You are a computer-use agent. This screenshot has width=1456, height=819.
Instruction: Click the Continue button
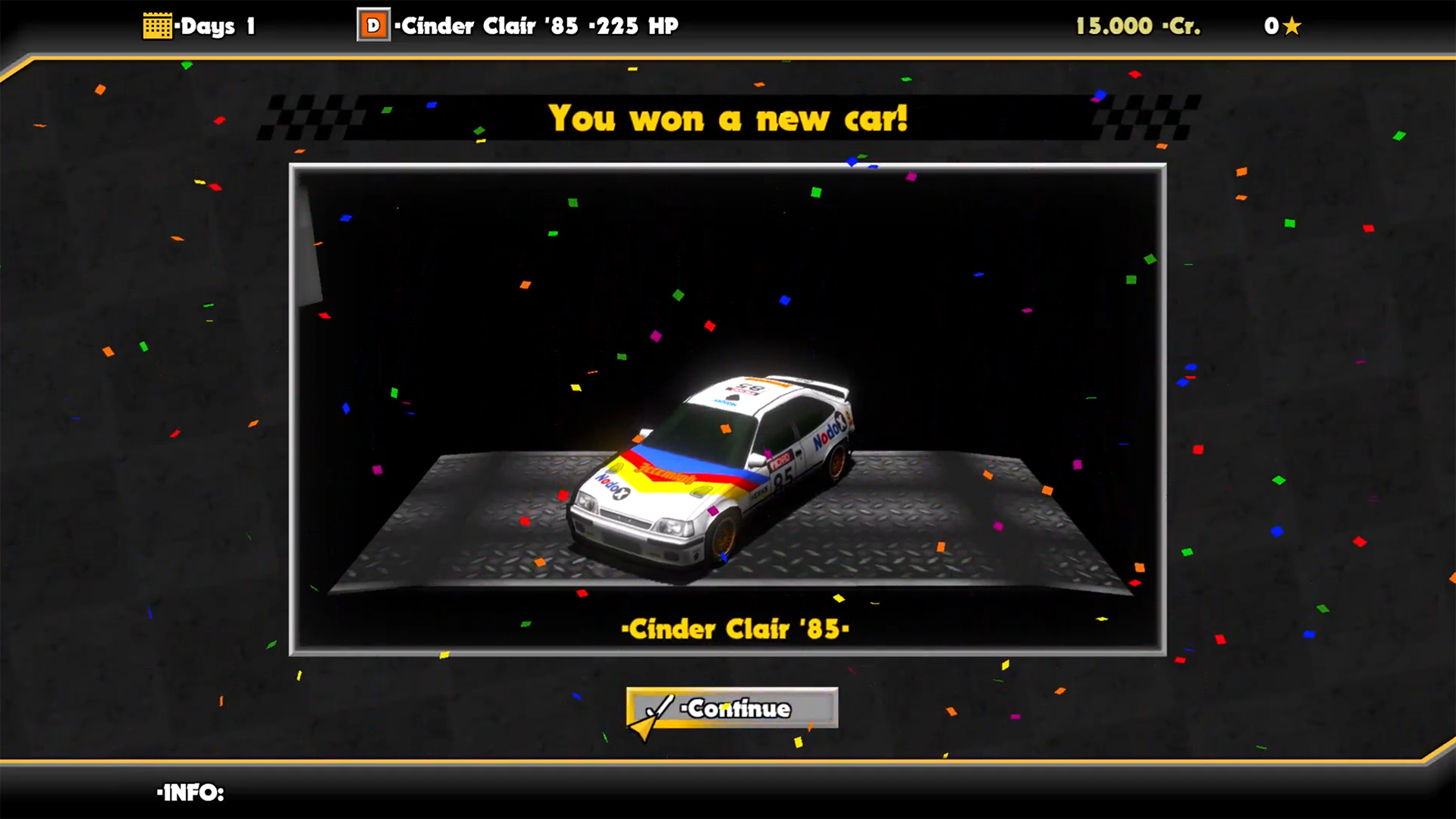click(733, 708)
